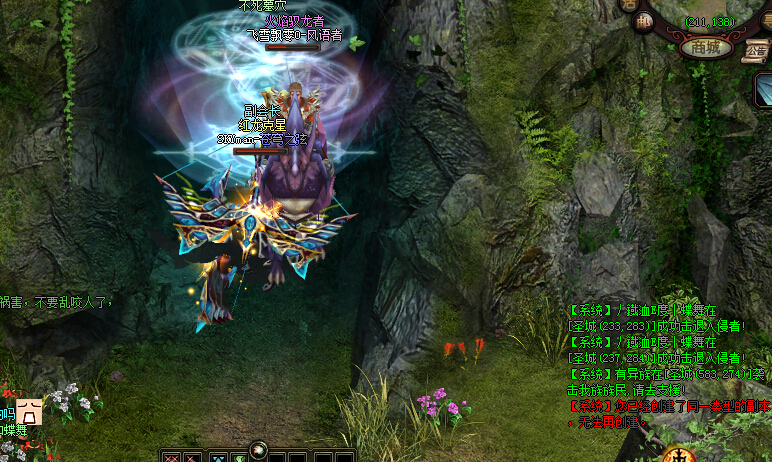
Task: Click the glowing orb above the hotbar
Action: click(x=259, y=448)
